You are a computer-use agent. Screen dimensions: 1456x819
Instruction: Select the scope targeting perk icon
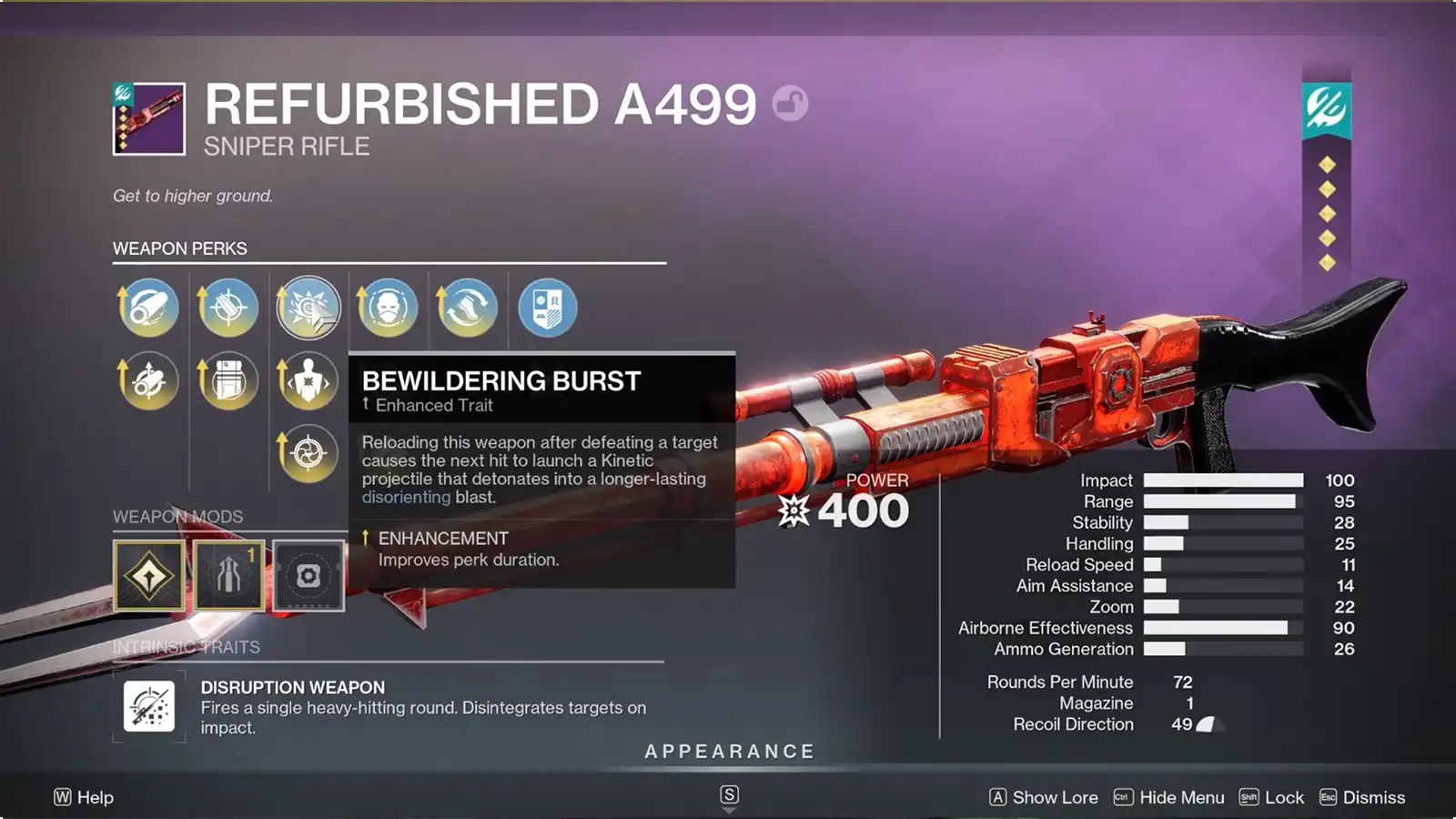click(x=227, y=308)
